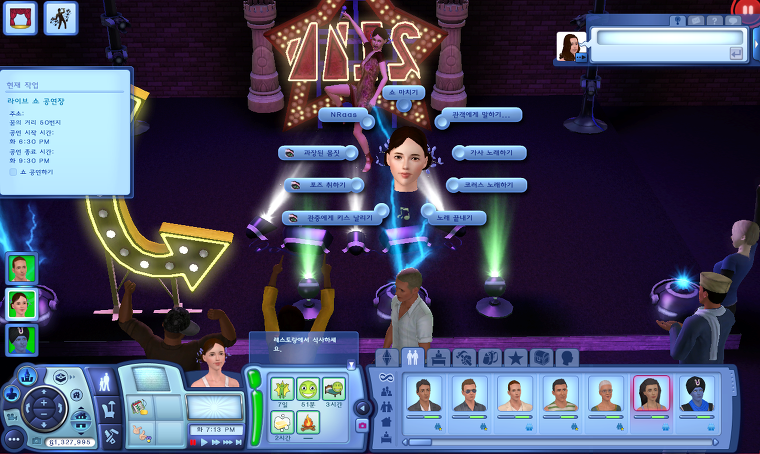760x454 pixels.
Task: Choose '가사 노래하기' from the pie menu
Action: (488, 153)
